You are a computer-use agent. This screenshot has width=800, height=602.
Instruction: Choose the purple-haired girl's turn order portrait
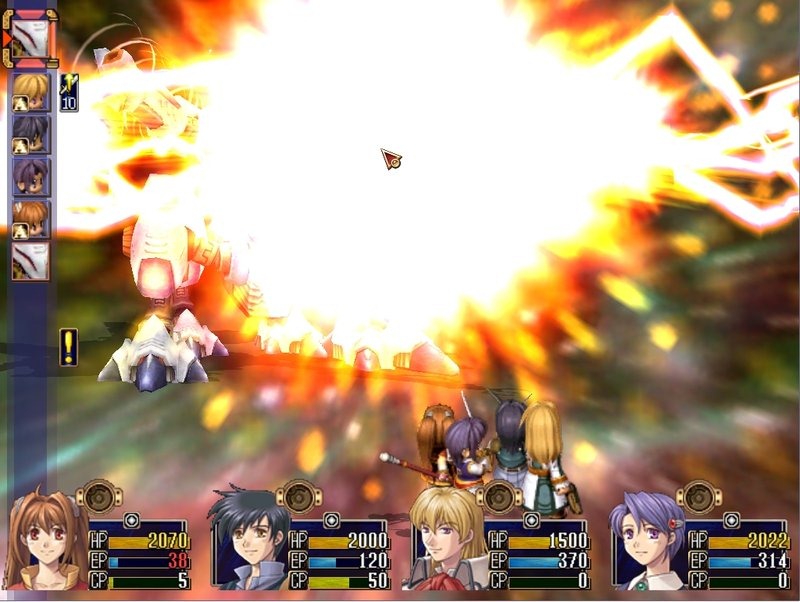(30, 176)
